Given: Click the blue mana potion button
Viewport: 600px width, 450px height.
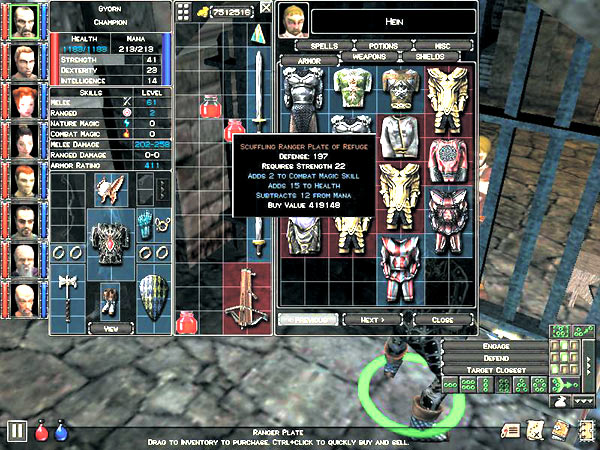Looking at the screenshot, I should coord(60,432).
